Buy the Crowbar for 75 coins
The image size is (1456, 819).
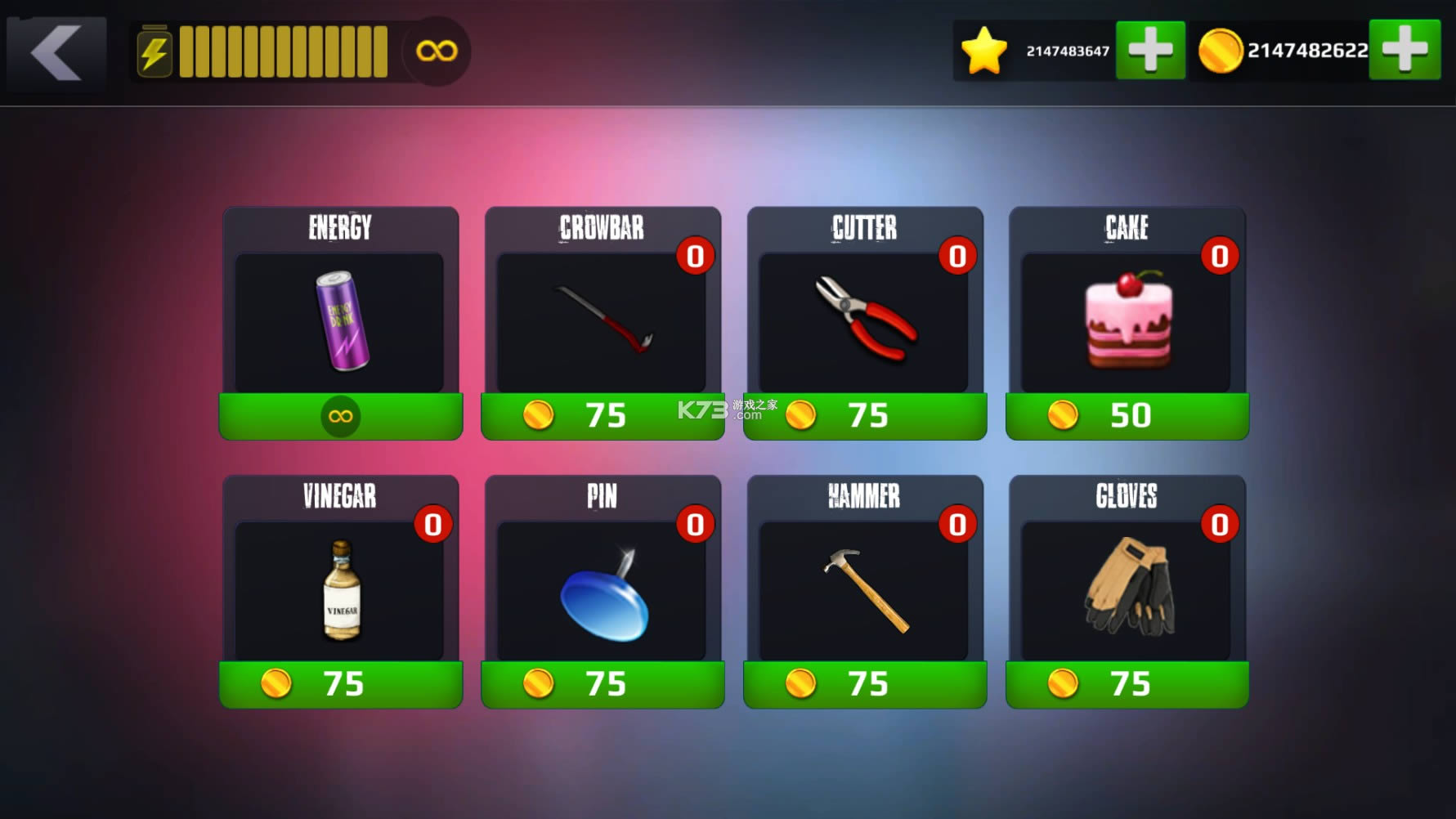point(603,415)
